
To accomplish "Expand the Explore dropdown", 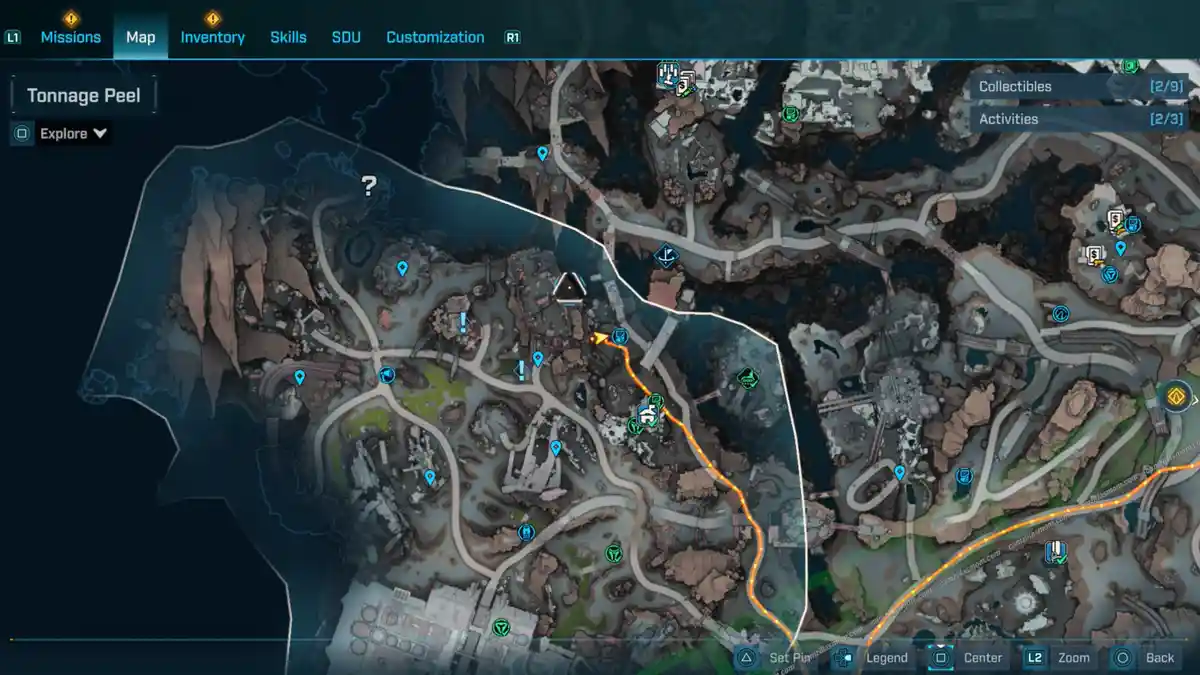I will point(74,133).
